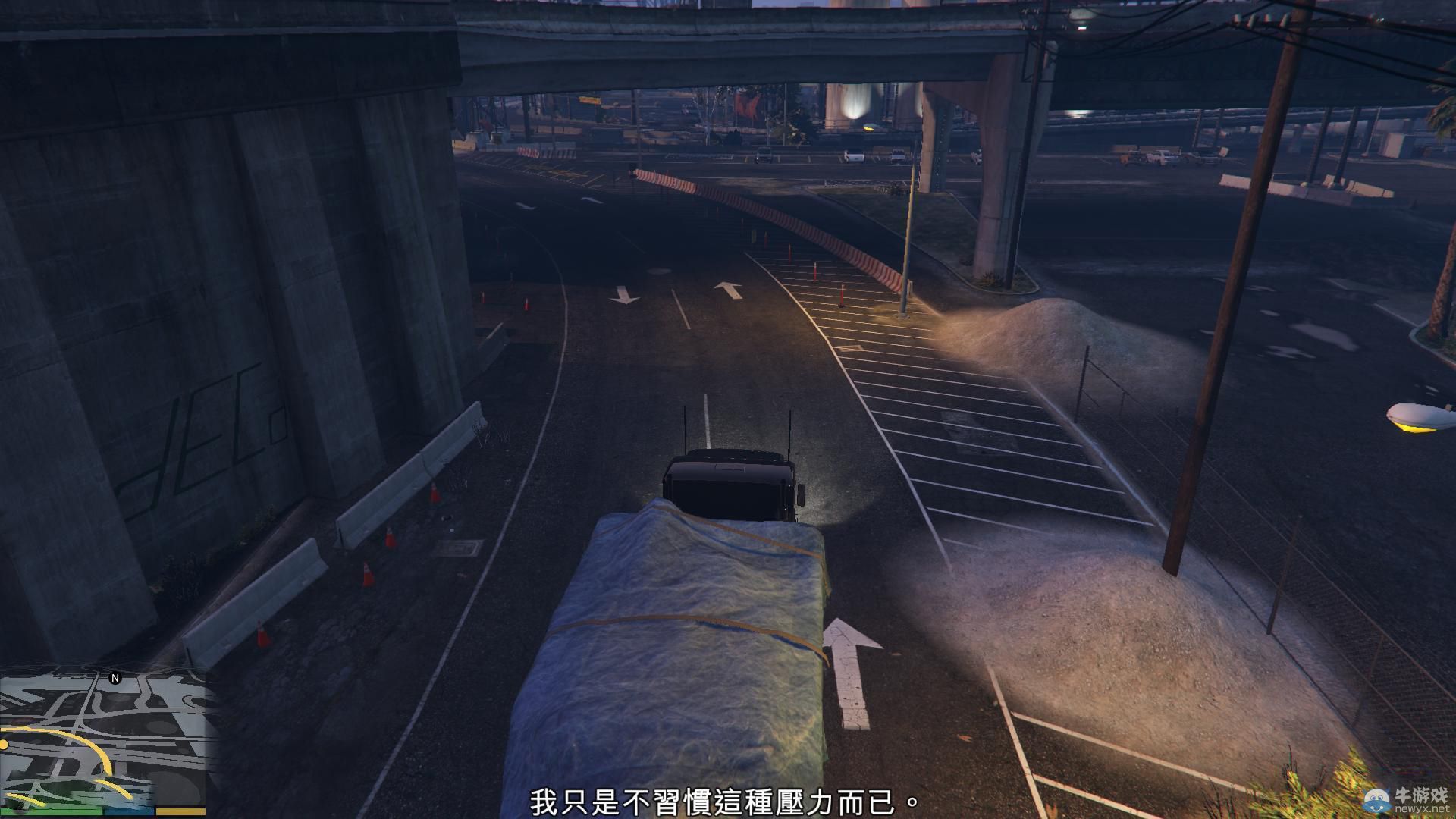Toggle the yellow special ability bar
The image size is (1456, 819).
tap(182, 810)
